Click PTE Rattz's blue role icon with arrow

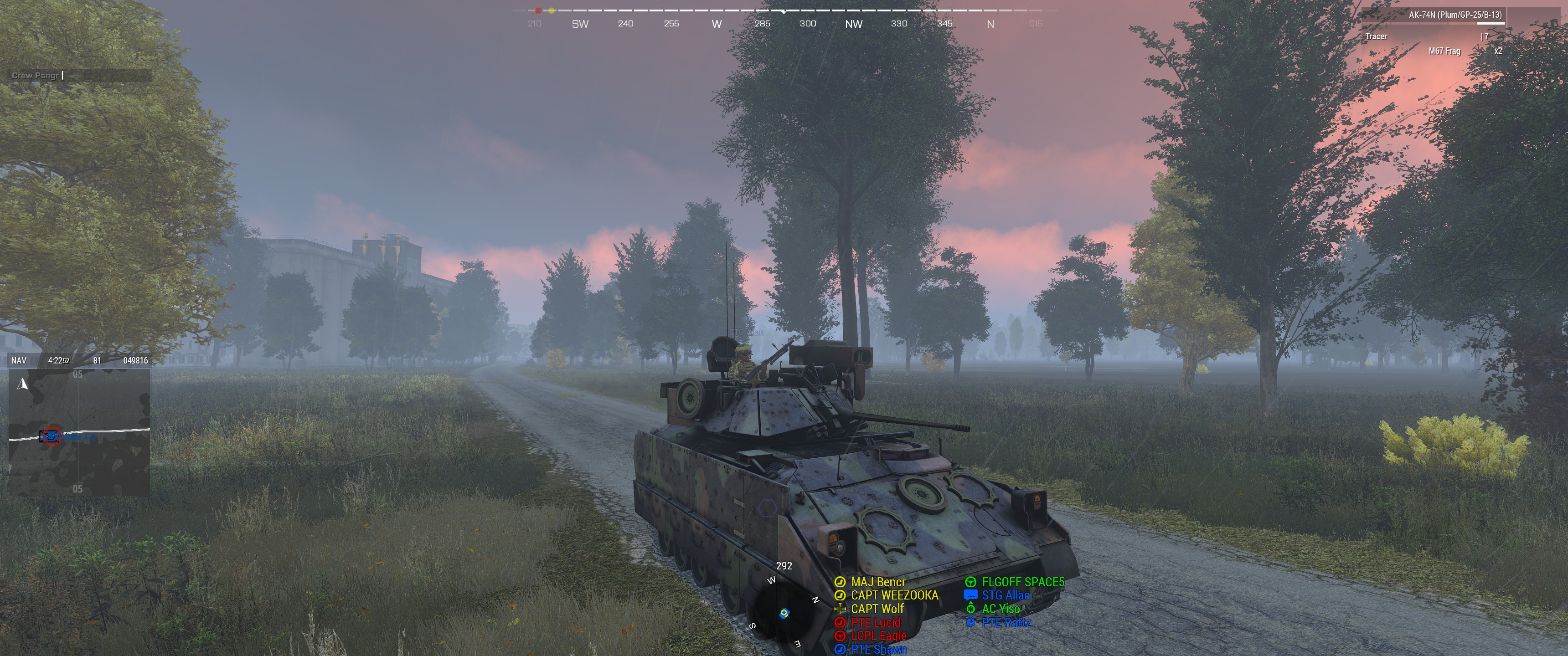point(971,622)
